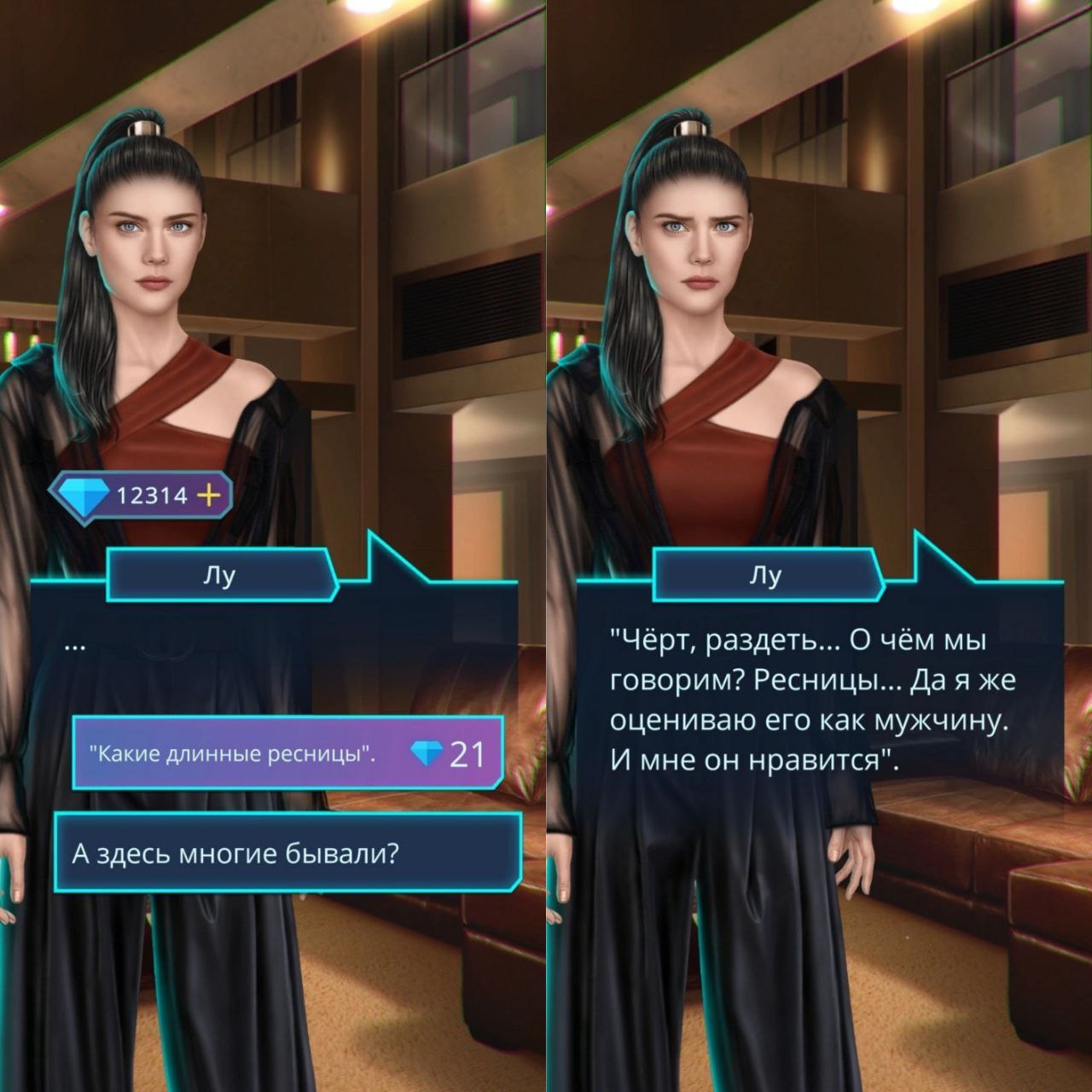Add more diamonds with the plus button
The width and height of the screenshot is (1092, 1092).
click(x=209, y=495)
